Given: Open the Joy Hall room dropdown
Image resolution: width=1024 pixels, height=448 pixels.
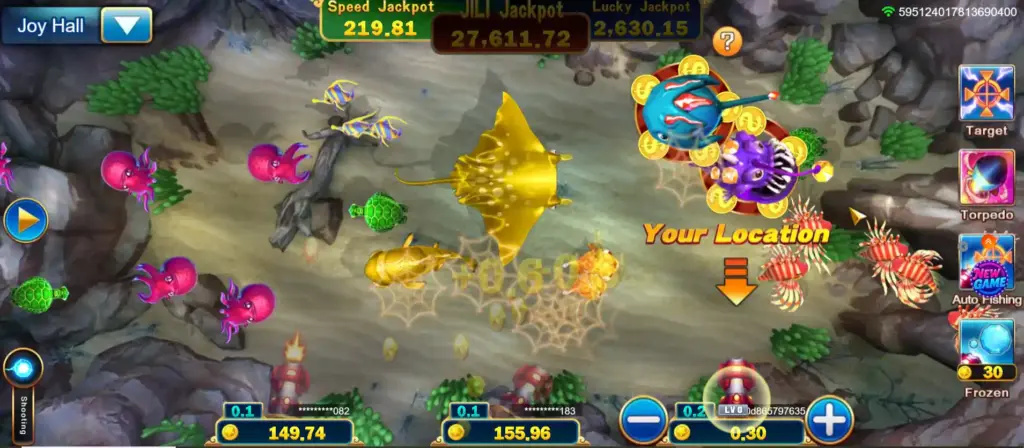Looking at the screenshot, I should (x=126, y=25).
